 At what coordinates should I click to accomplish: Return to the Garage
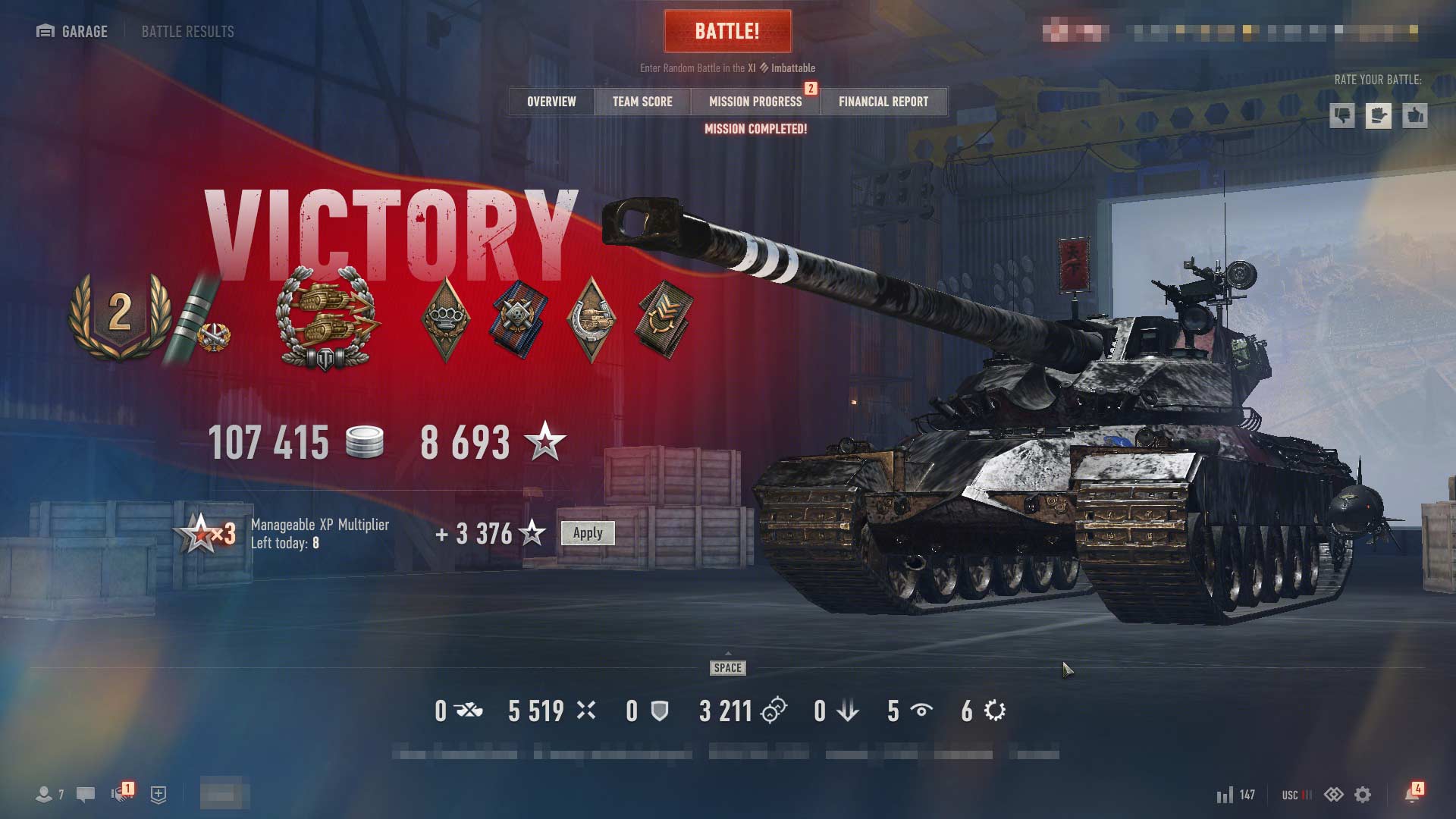[72, 31]
